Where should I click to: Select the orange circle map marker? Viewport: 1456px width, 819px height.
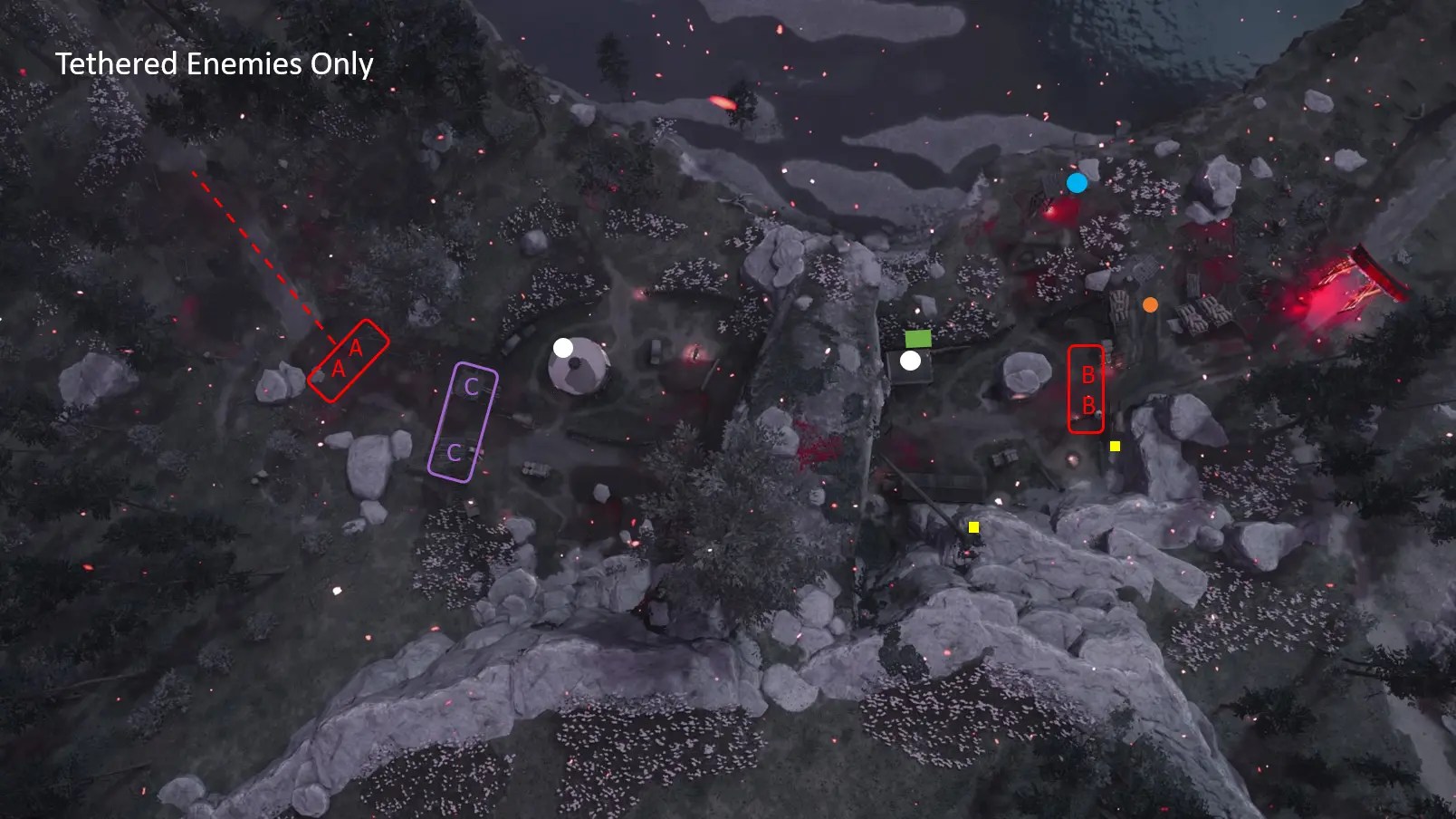[x=1150, y=305]
